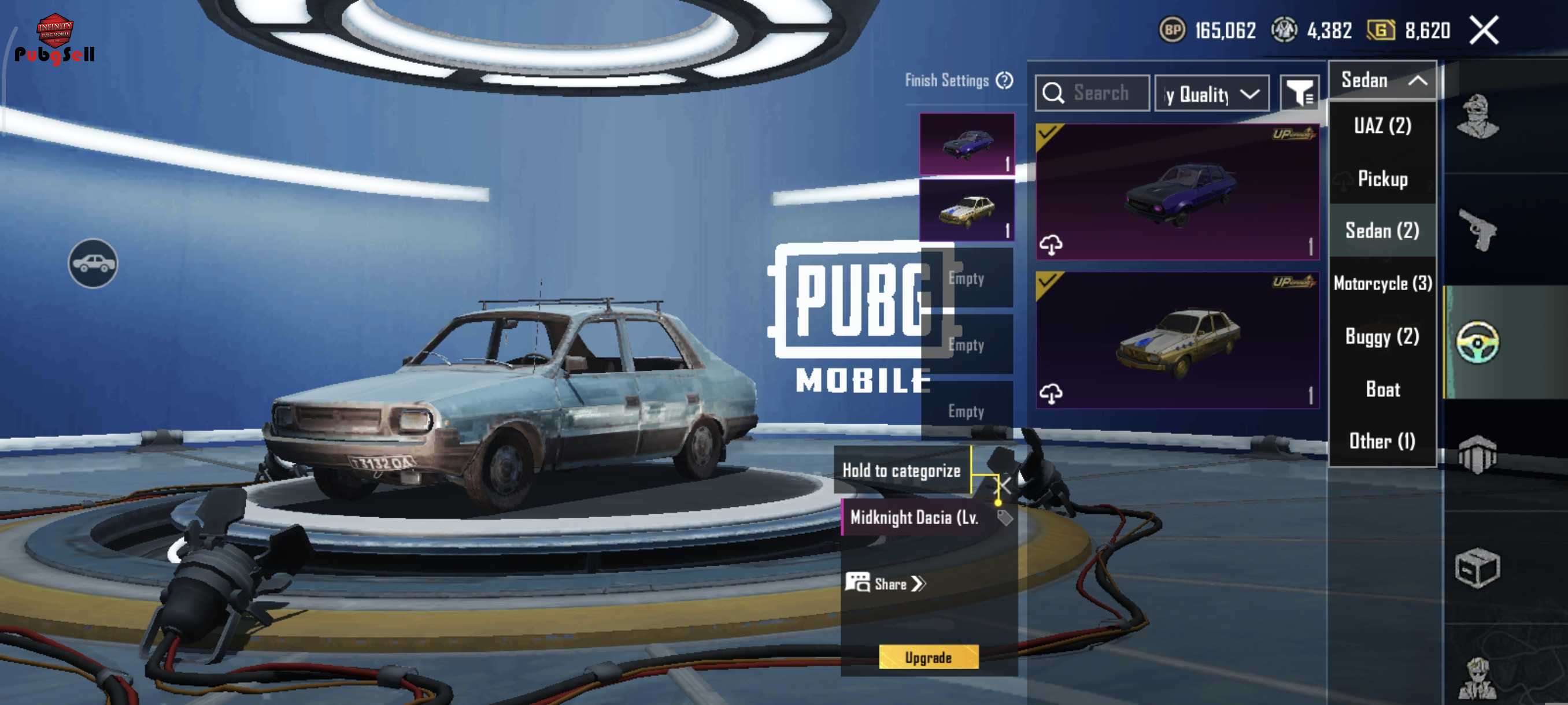1568x705 pixels.
Task: Switch to the weapons pistol tab
Action: pos(1477,230)
